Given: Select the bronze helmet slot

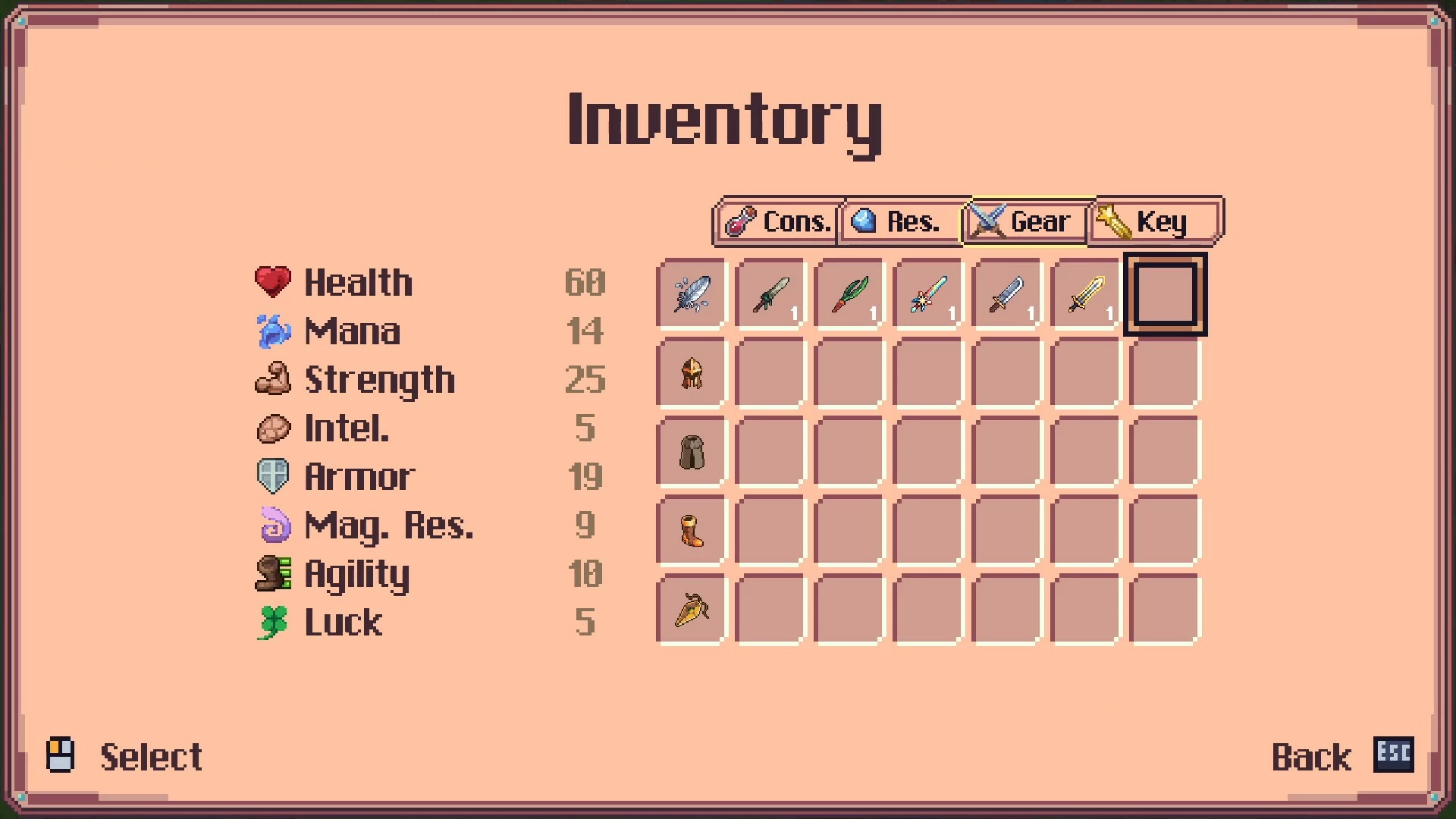Looking at the screenshot, I should point(692,373).
